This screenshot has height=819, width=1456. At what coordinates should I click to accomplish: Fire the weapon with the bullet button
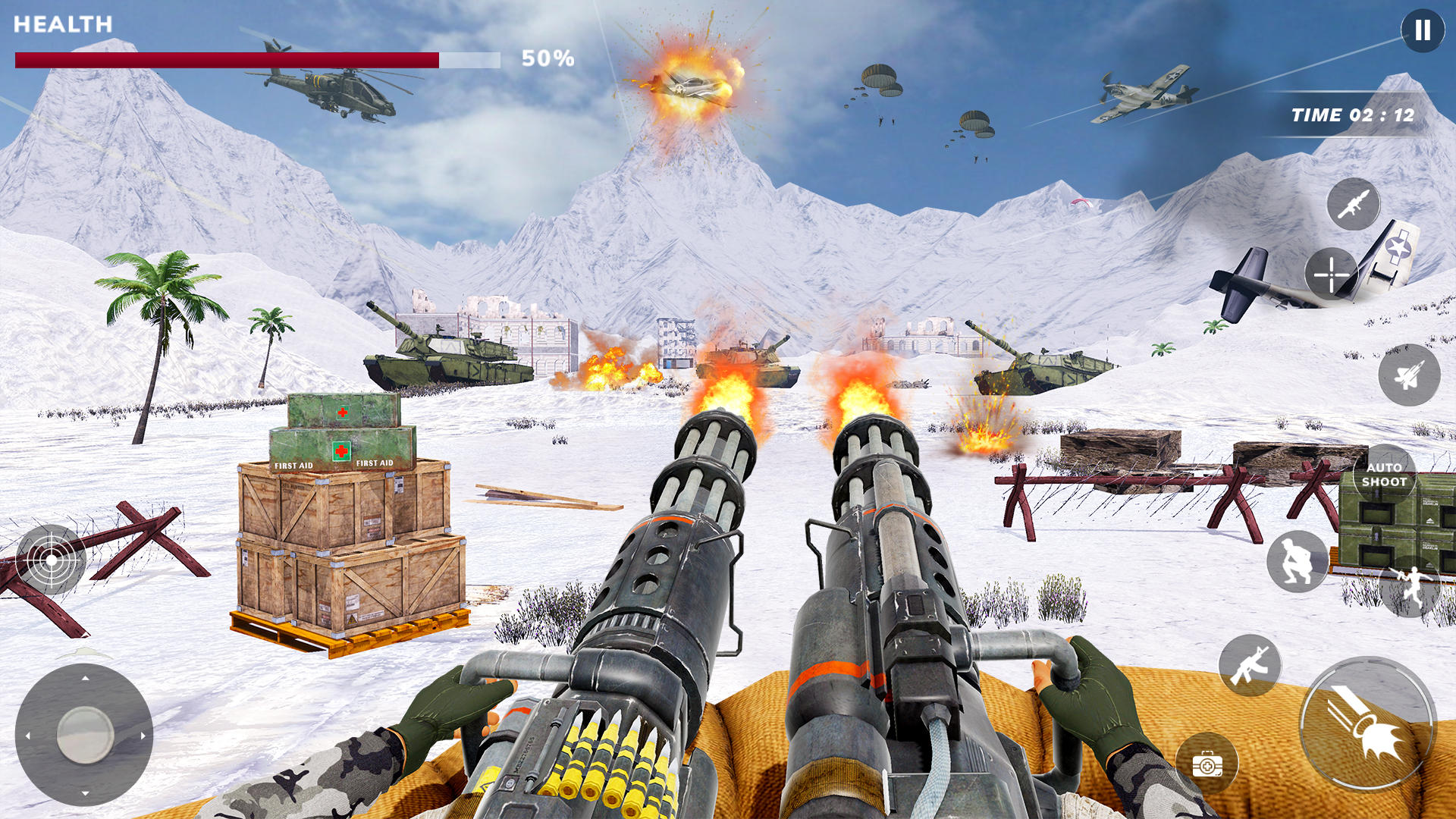coord(1367,724)
